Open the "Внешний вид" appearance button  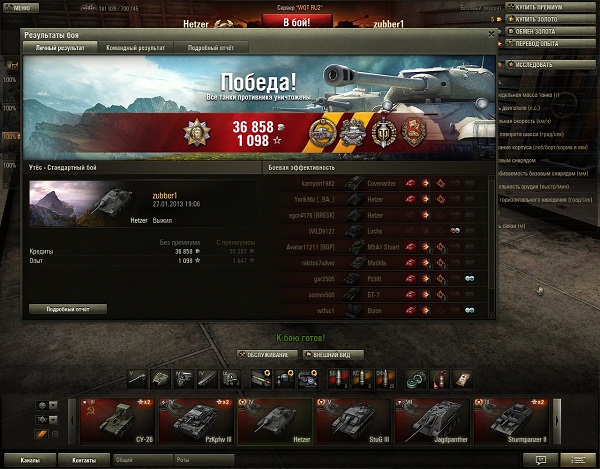[335, 355]
